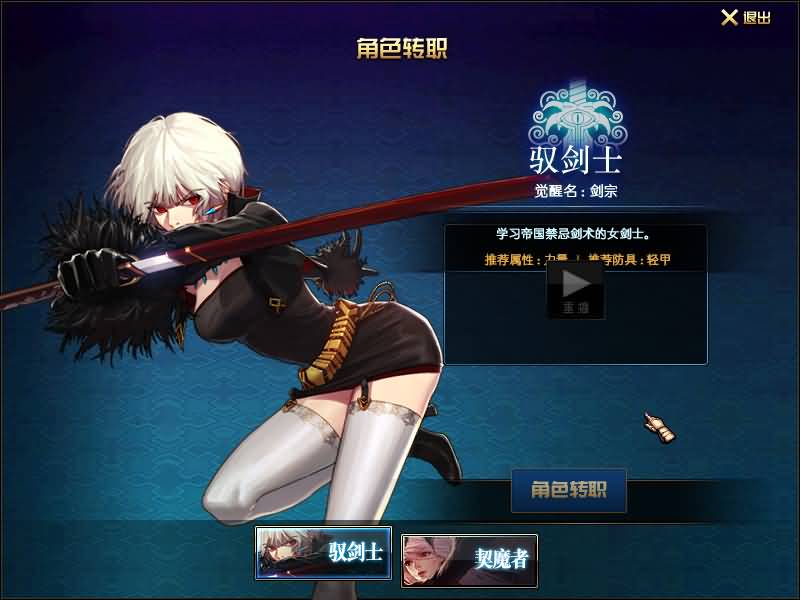The height and width of the screenshot is (600, 800).
Task: Click the 退出 exit button
Action: tap(746, 18)
